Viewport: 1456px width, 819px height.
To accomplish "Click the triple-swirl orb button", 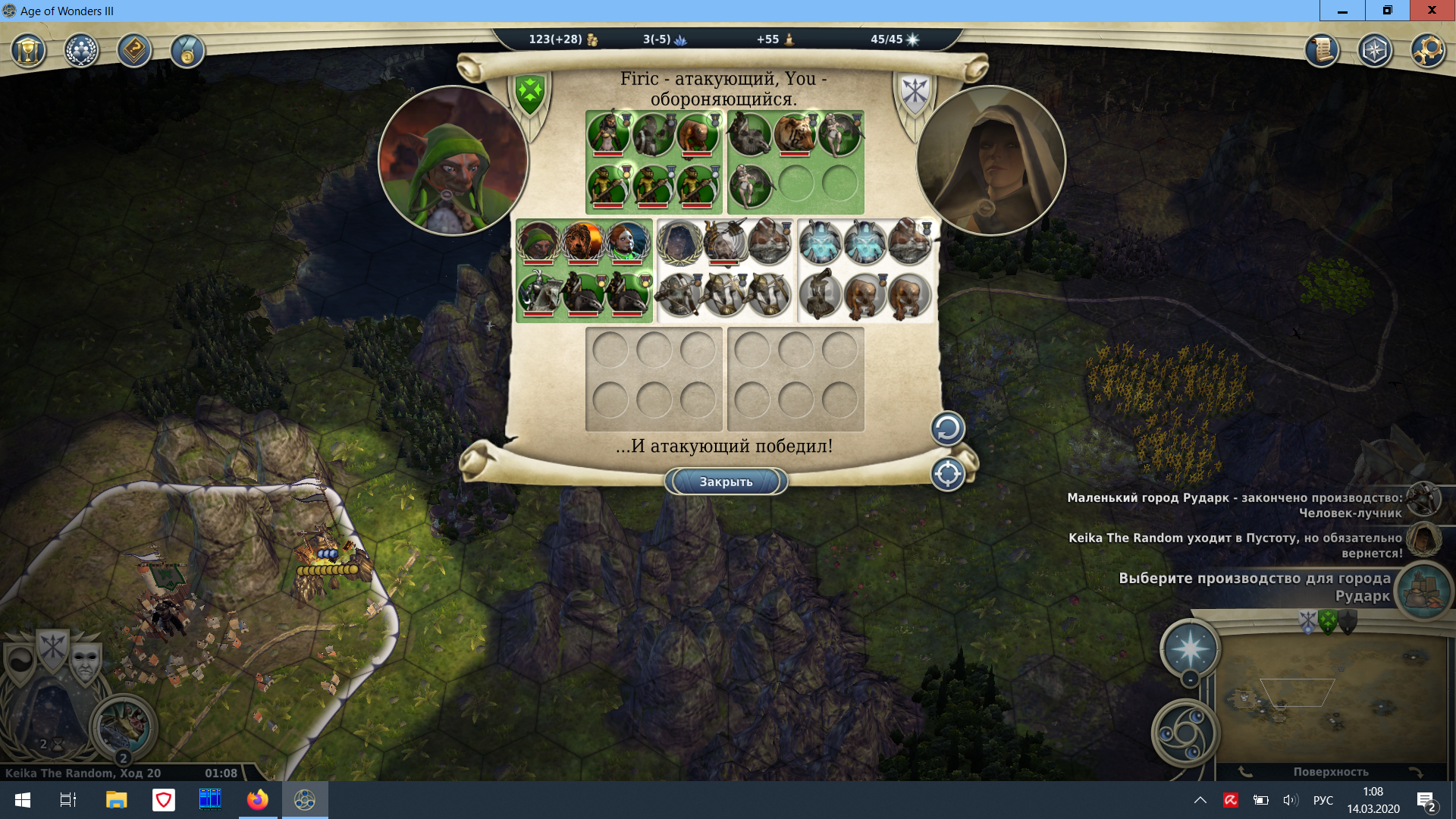I will click(x=1185, y=733).
